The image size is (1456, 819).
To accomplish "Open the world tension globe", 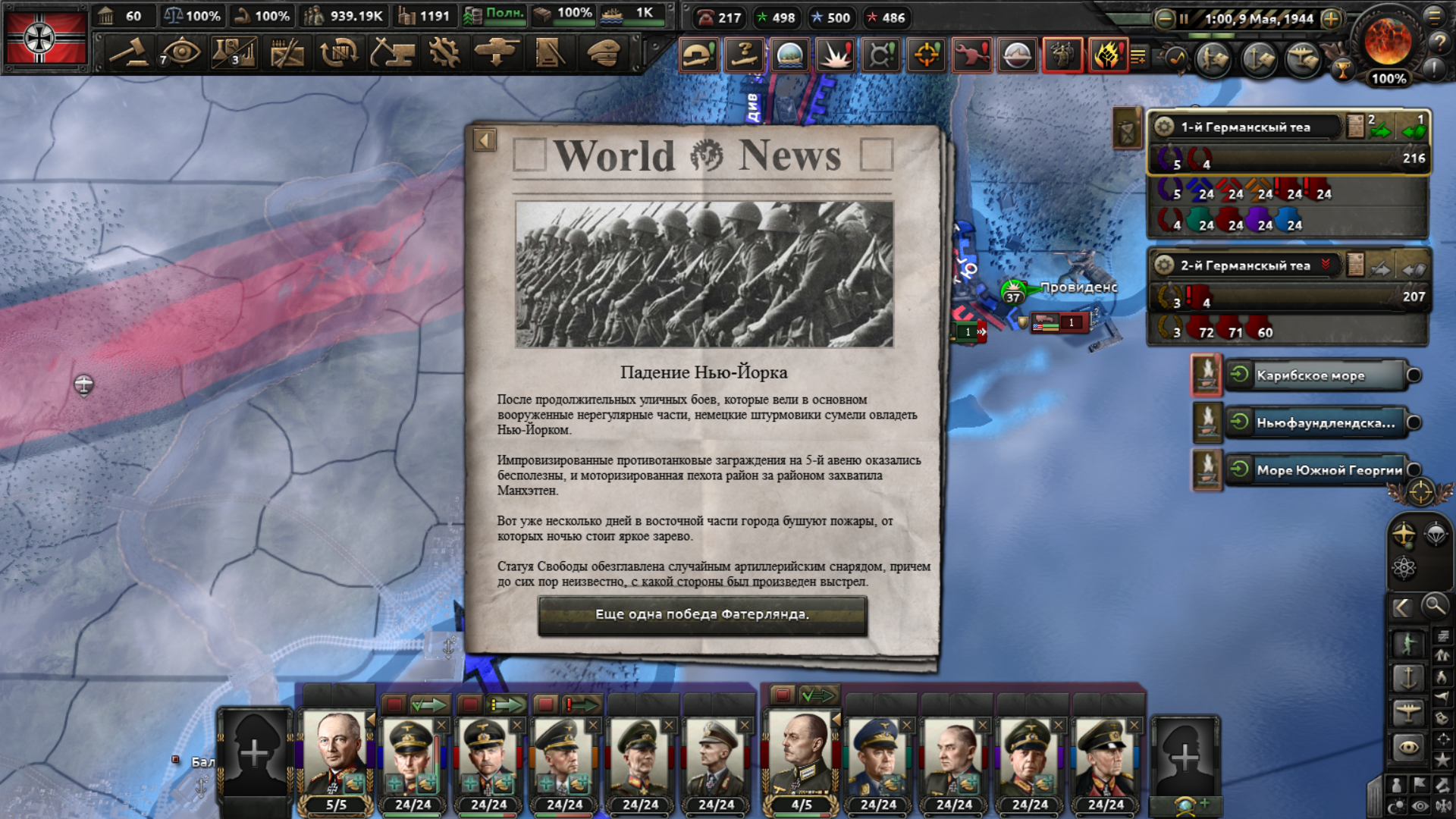I will tap(1388, 42).
